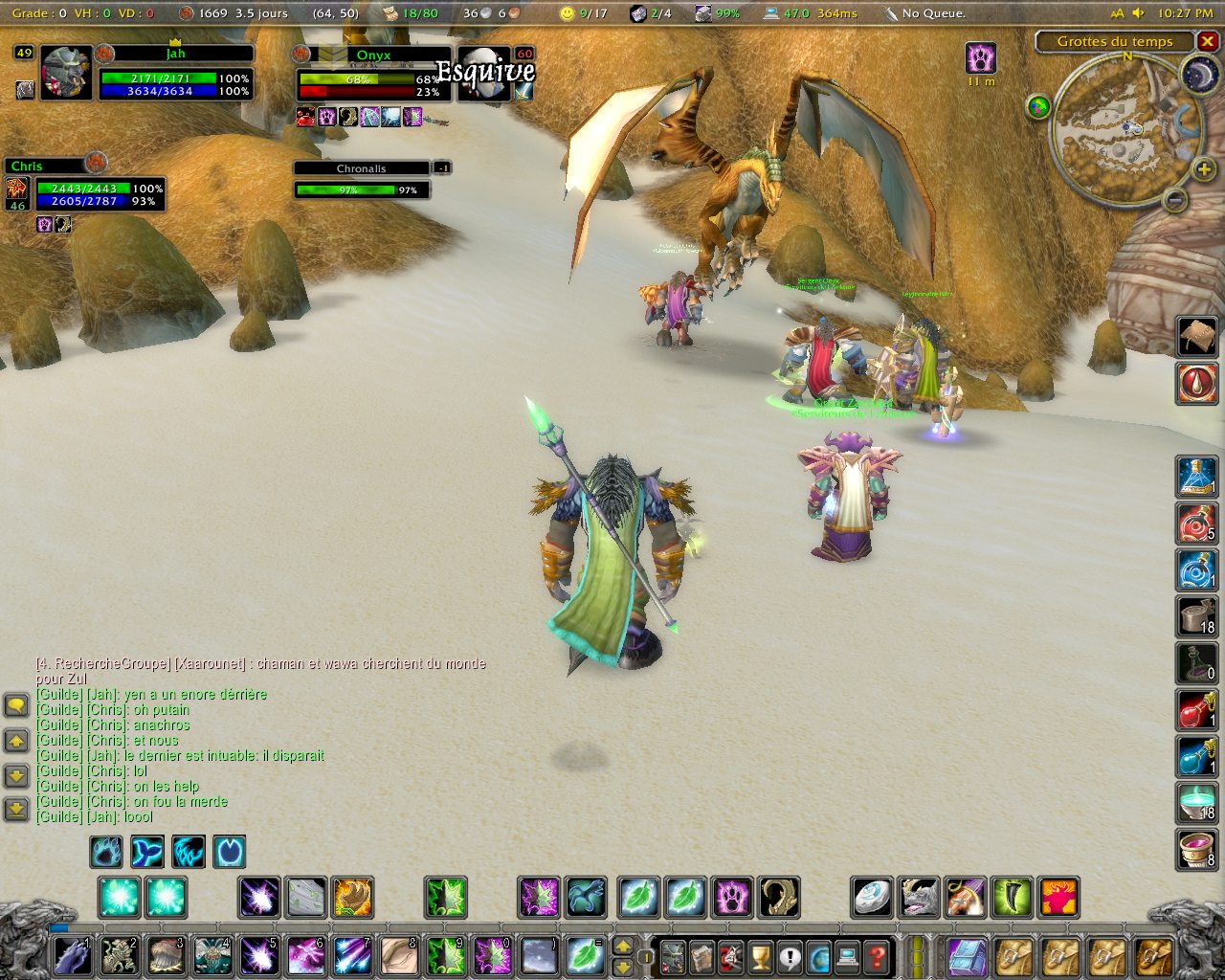Open the crescent moon day-night indicator
Image resolution: width=1225 pixels, height=980 pixels.
1198,77
